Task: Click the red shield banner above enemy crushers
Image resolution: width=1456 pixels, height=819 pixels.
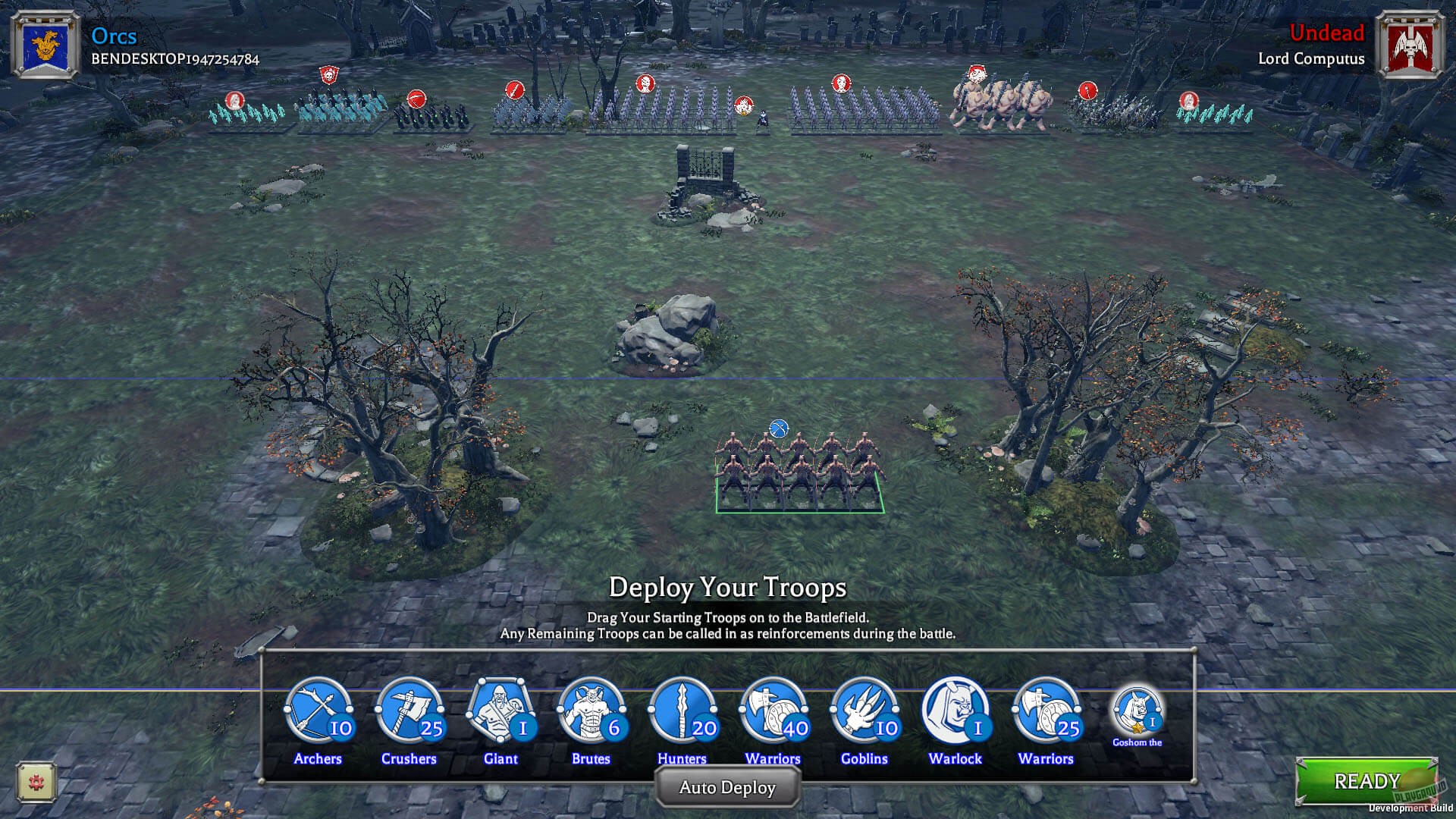Action: (x=328, y=75)
